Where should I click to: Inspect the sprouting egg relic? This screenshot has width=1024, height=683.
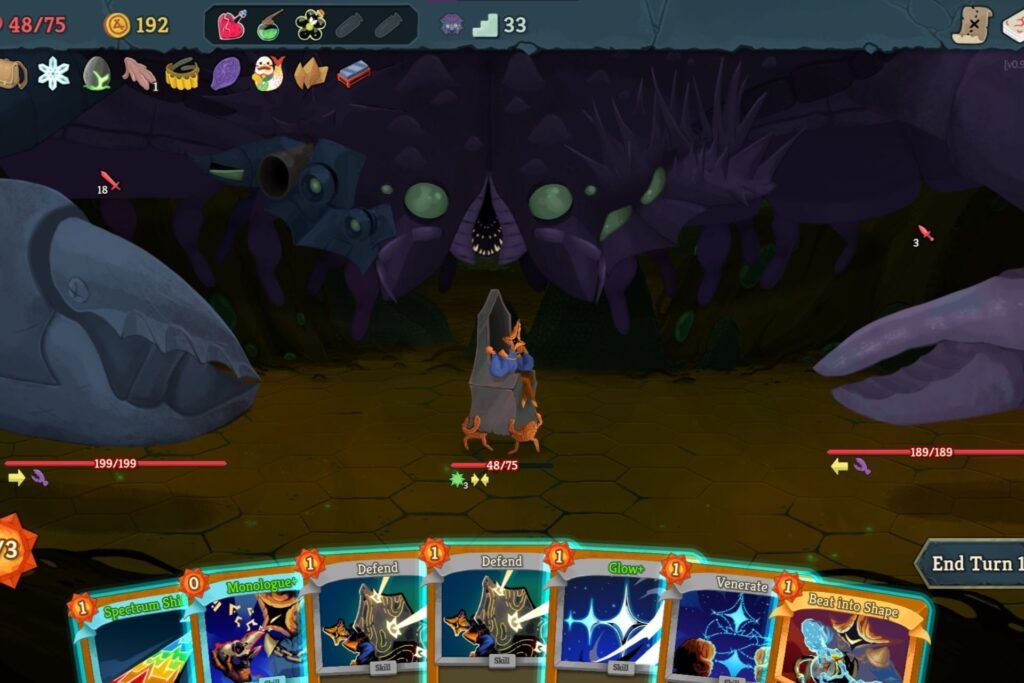[97, 73]
